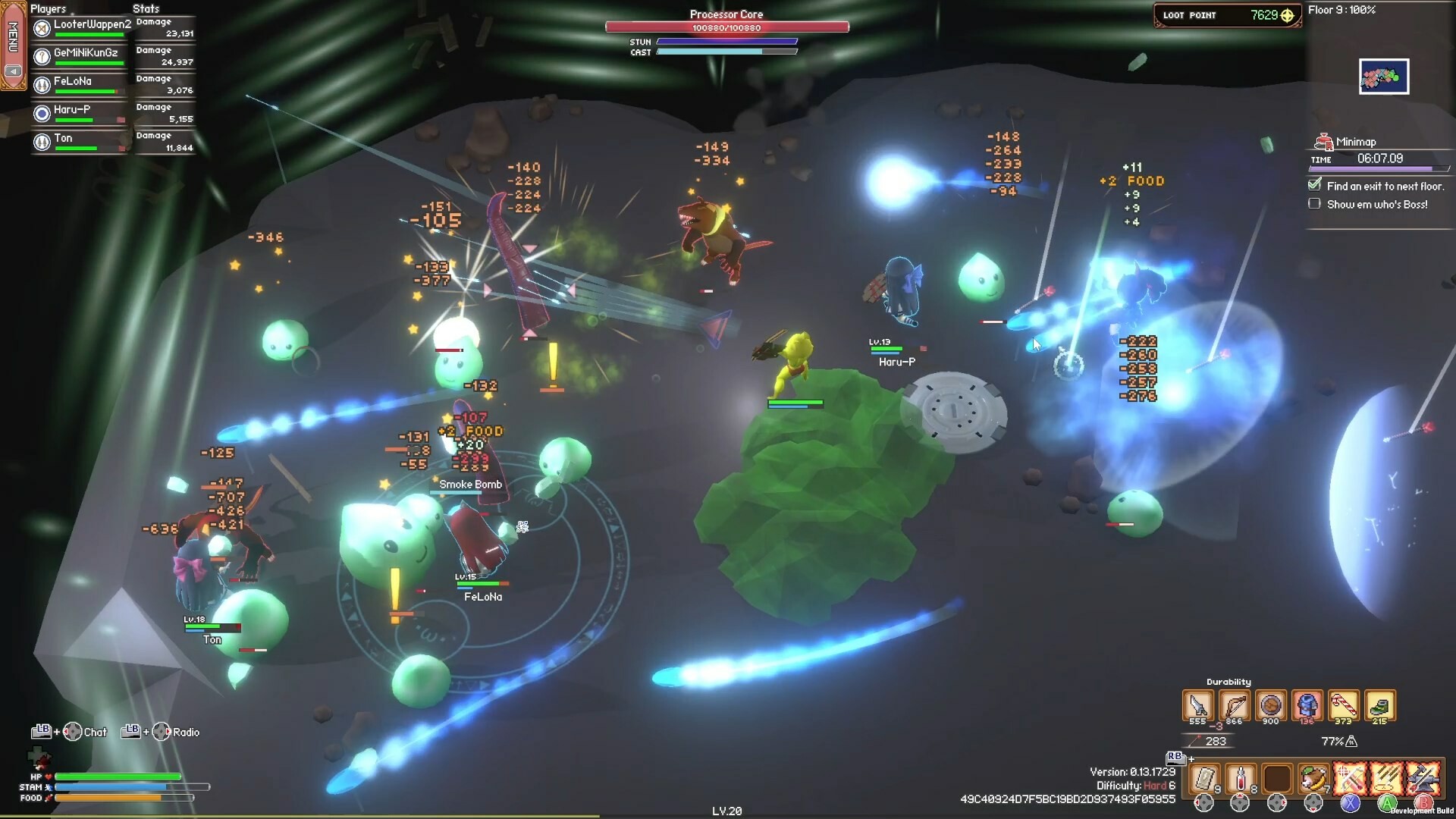Click the bow durability icon showing 866
Viewport: 1456px width, 819px height.
point(1237,705)
